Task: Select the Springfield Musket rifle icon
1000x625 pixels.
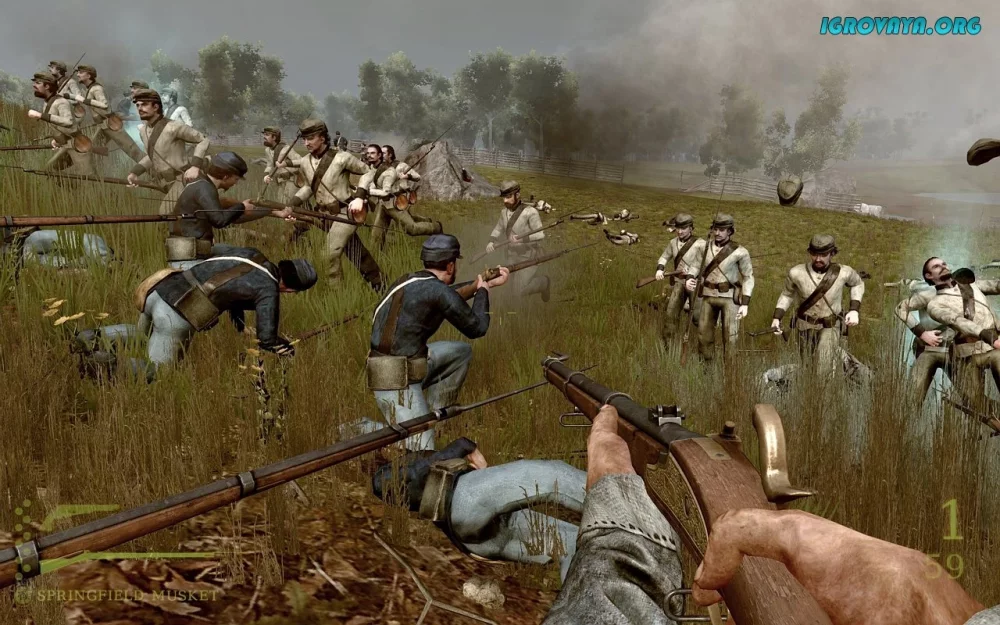Action: [x=120, y=556]
